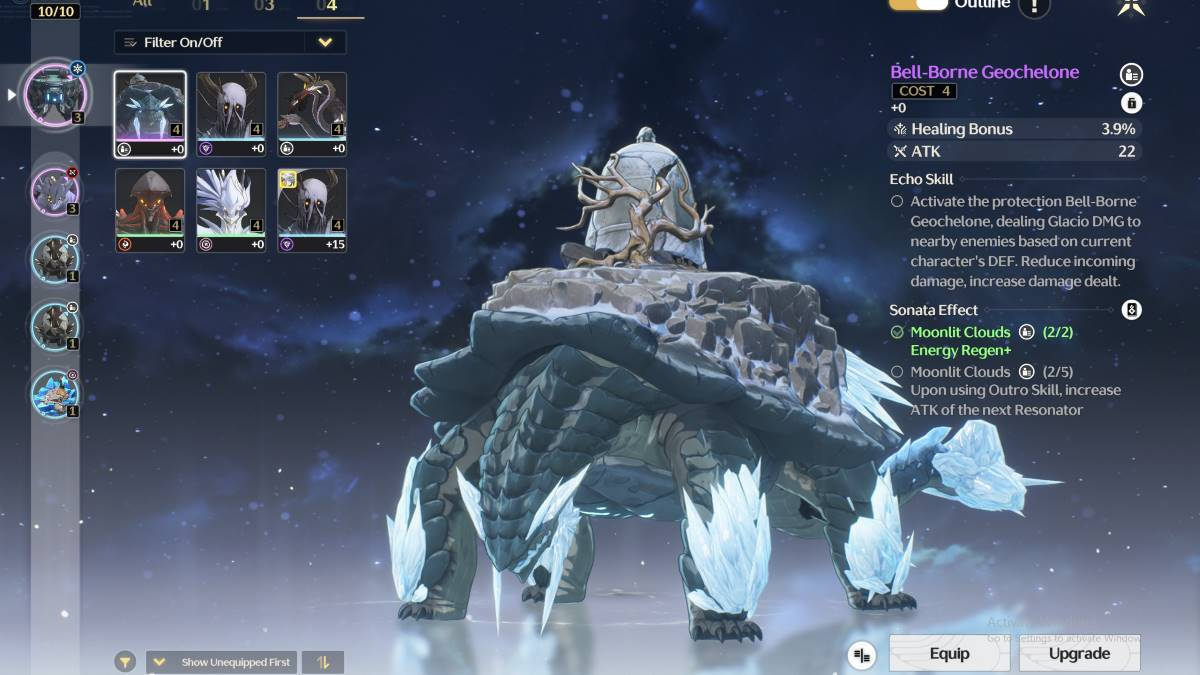The width and height of the screenshot is (1200, 675).
Task: Select the red mushroom-hat echo thumbnail
Action: point(150,210)
